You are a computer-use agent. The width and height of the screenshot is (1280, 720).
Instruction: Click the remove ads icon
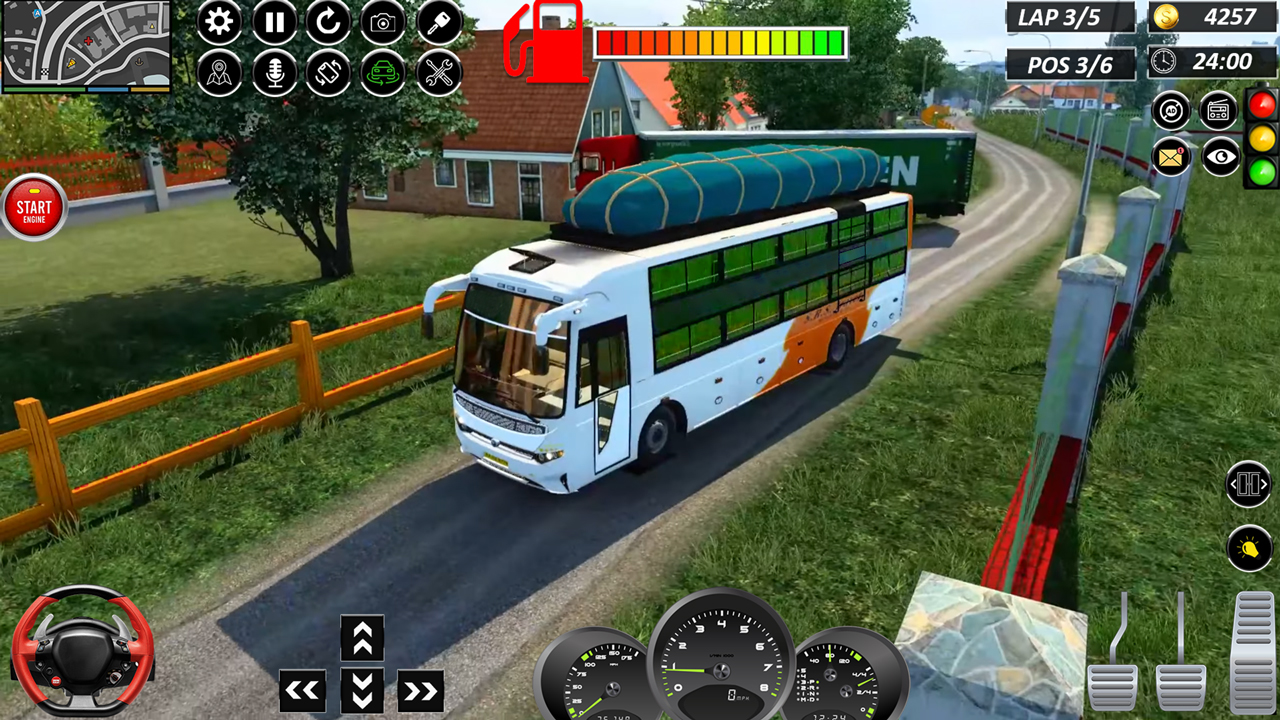click(1170, 110)
